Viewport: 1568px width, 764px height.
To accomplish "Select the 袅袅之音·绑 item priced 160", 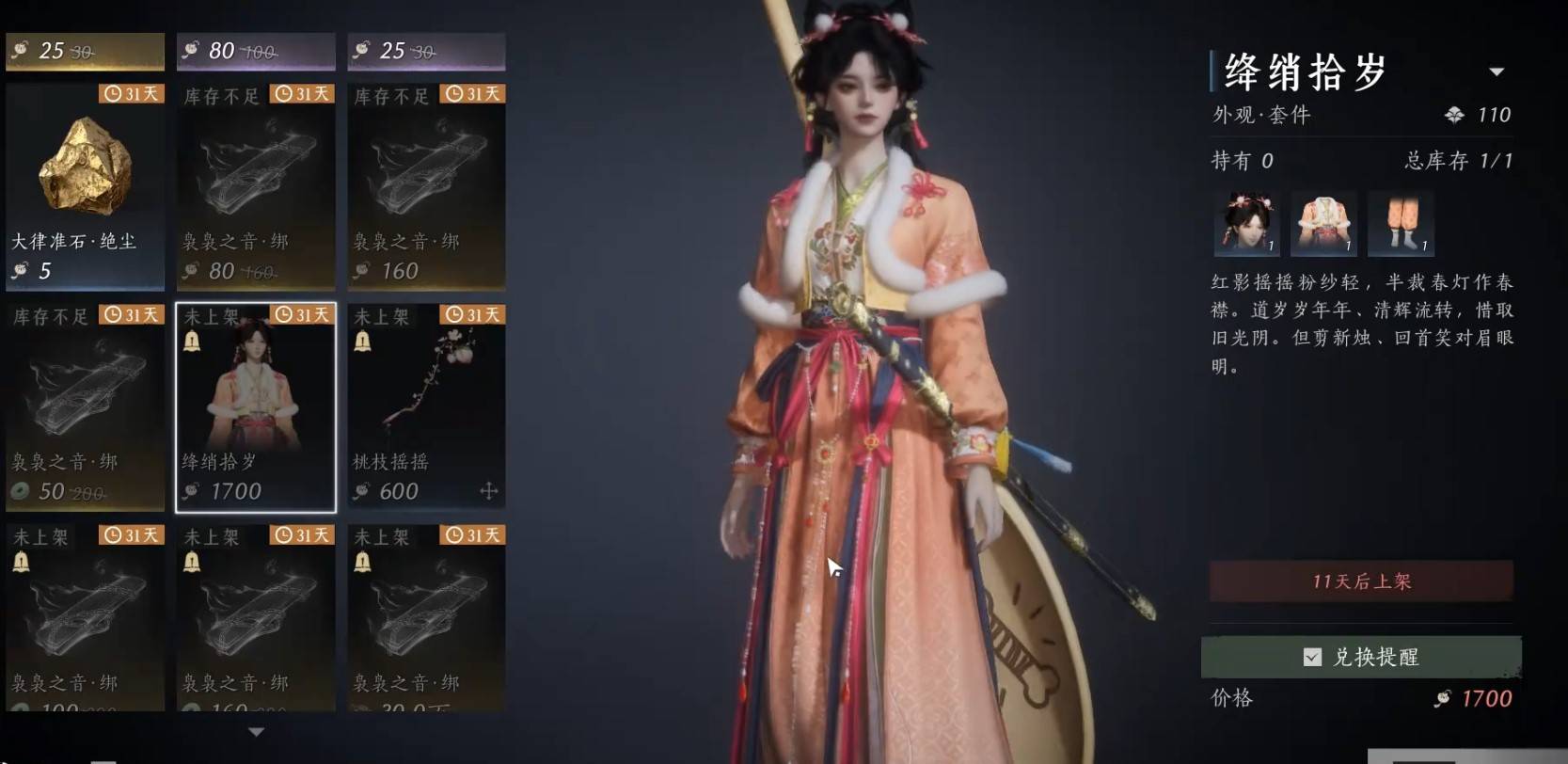I will click(x=426, y=185).
